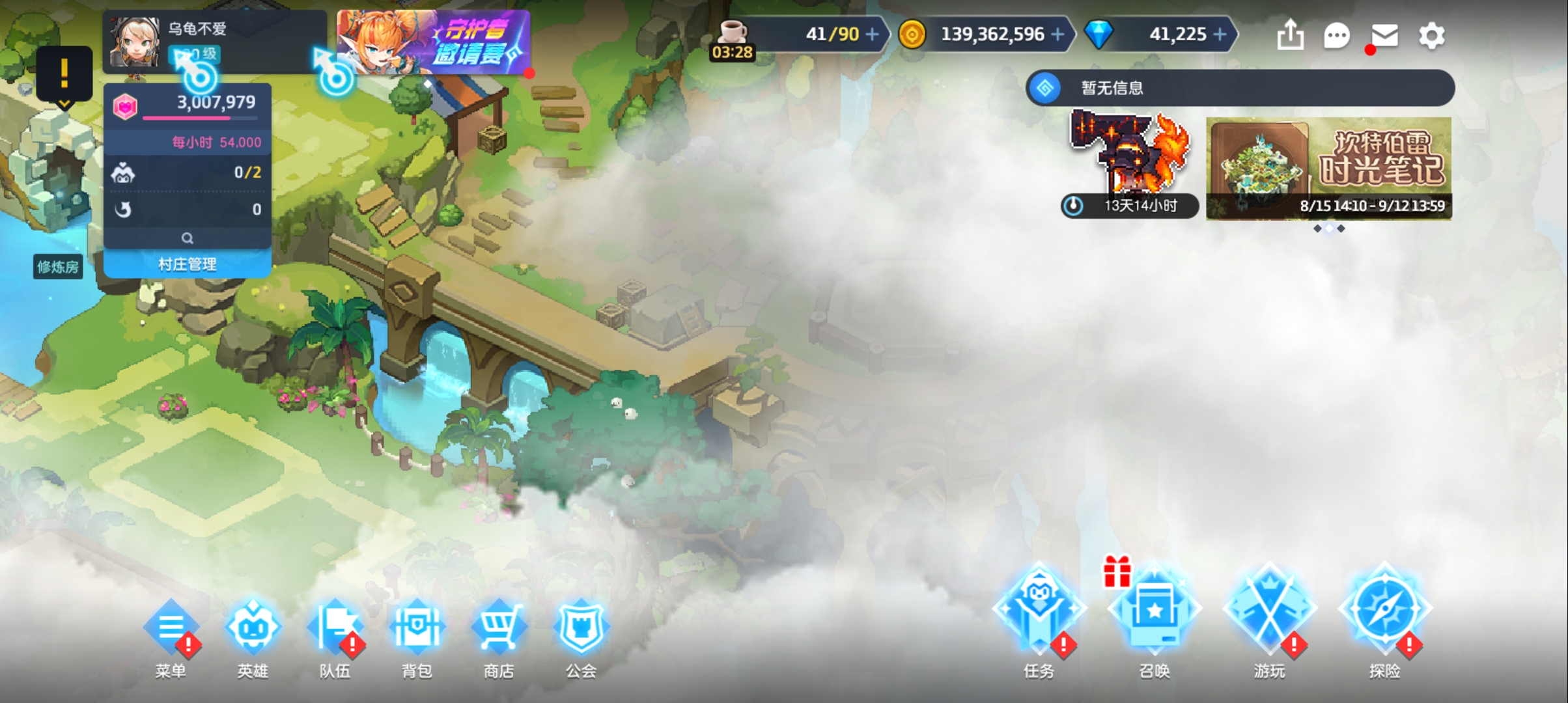
Task: Refill coffee stamina with plus button
Action: click(x=872, y=34)
